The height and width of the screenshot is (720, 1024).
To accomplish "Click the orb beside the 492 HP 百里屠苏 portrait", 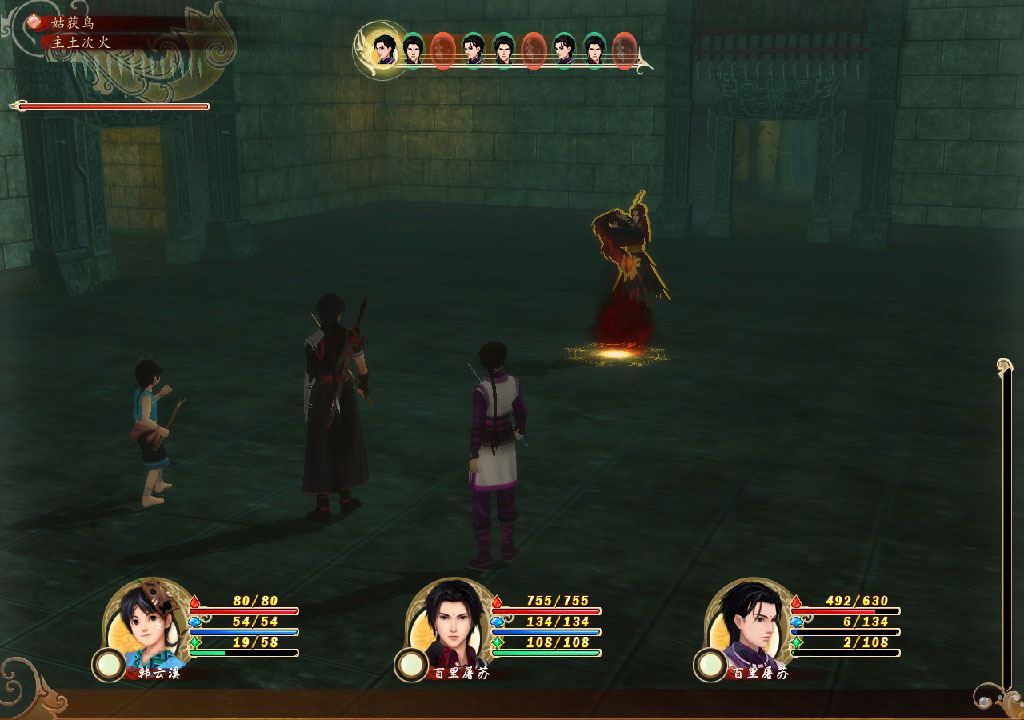I will click(710, 663).
